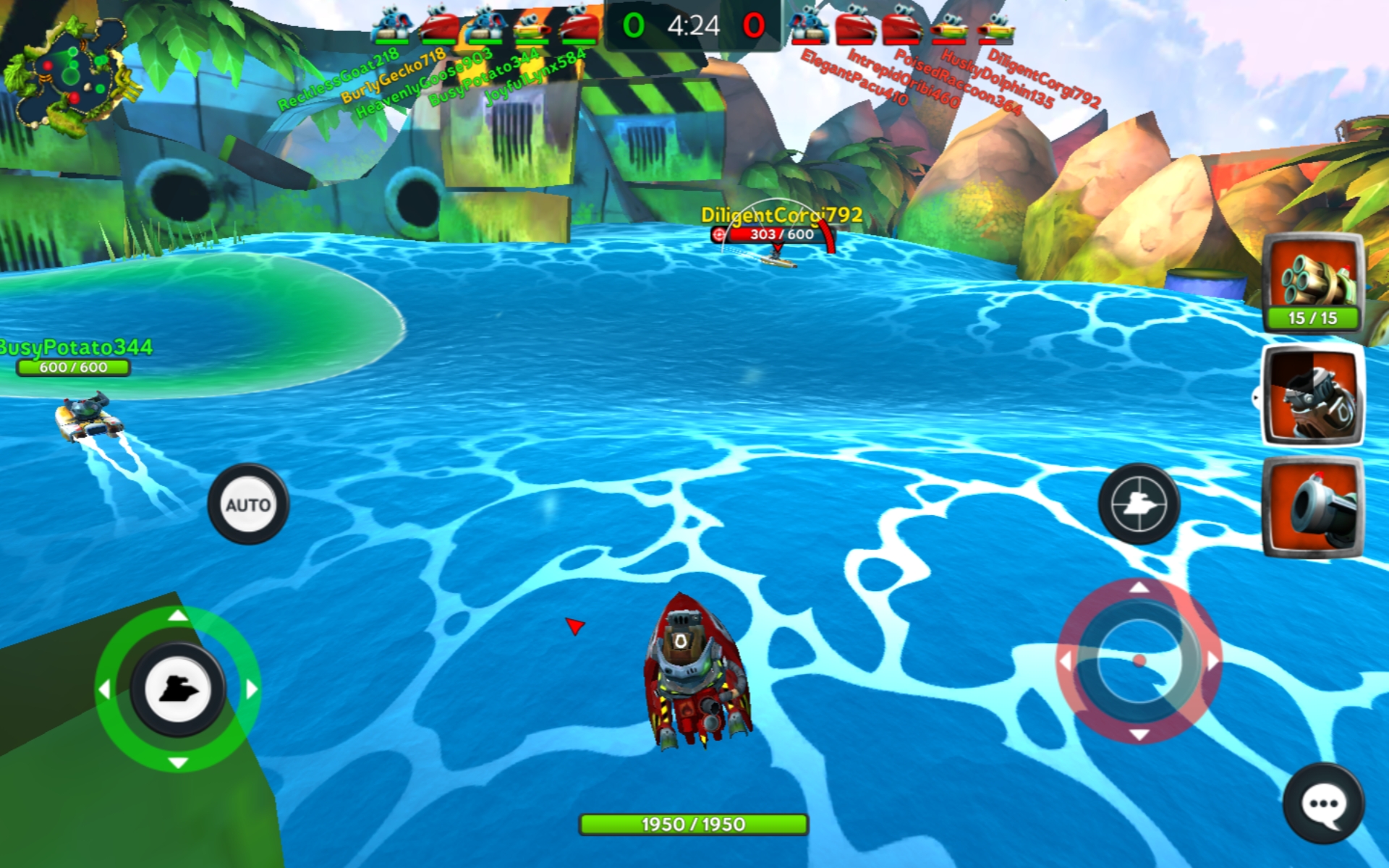The height and width of the screenshot is (868, 1389).
Task: Tap the green joystick's right arrow
Action: click(x=251, y=689)
